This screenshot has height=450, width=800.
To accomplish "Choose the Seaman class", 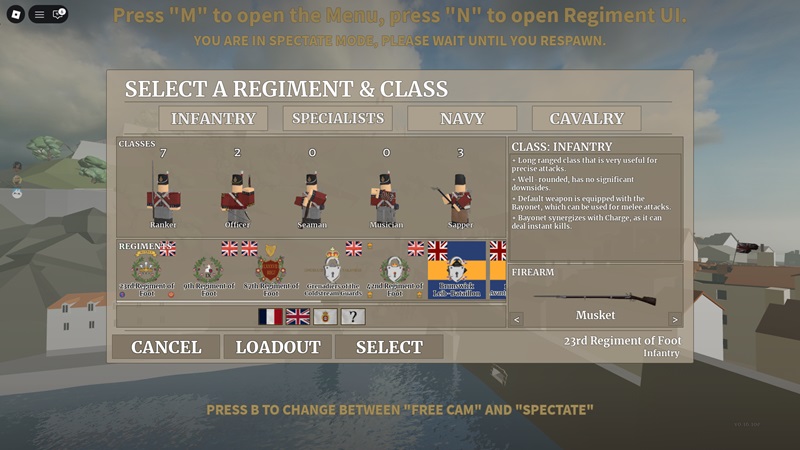I will [x=311, y=195].
